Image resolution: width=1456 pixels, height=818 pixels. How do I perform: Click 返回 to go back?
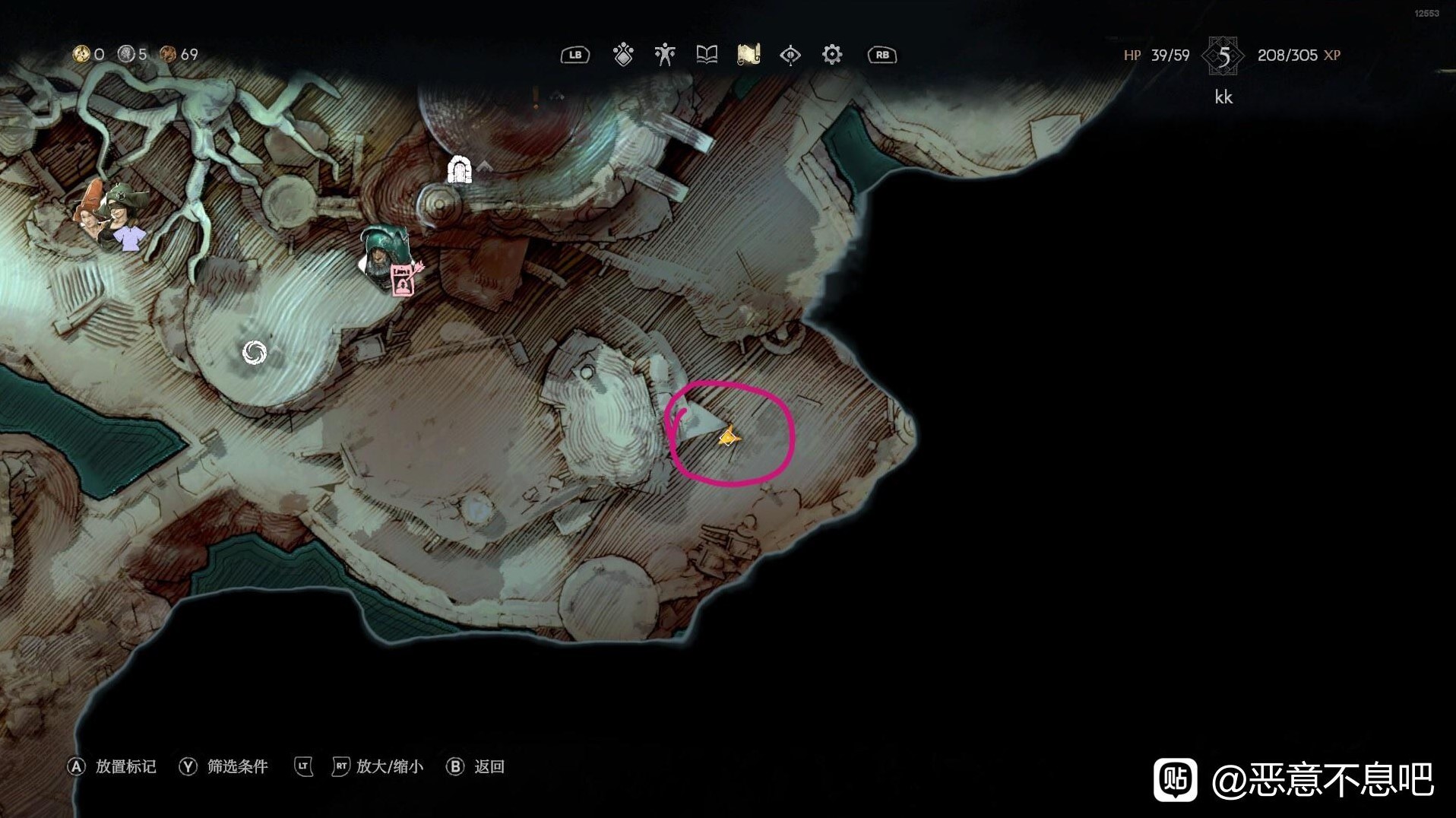coord(489,766)
